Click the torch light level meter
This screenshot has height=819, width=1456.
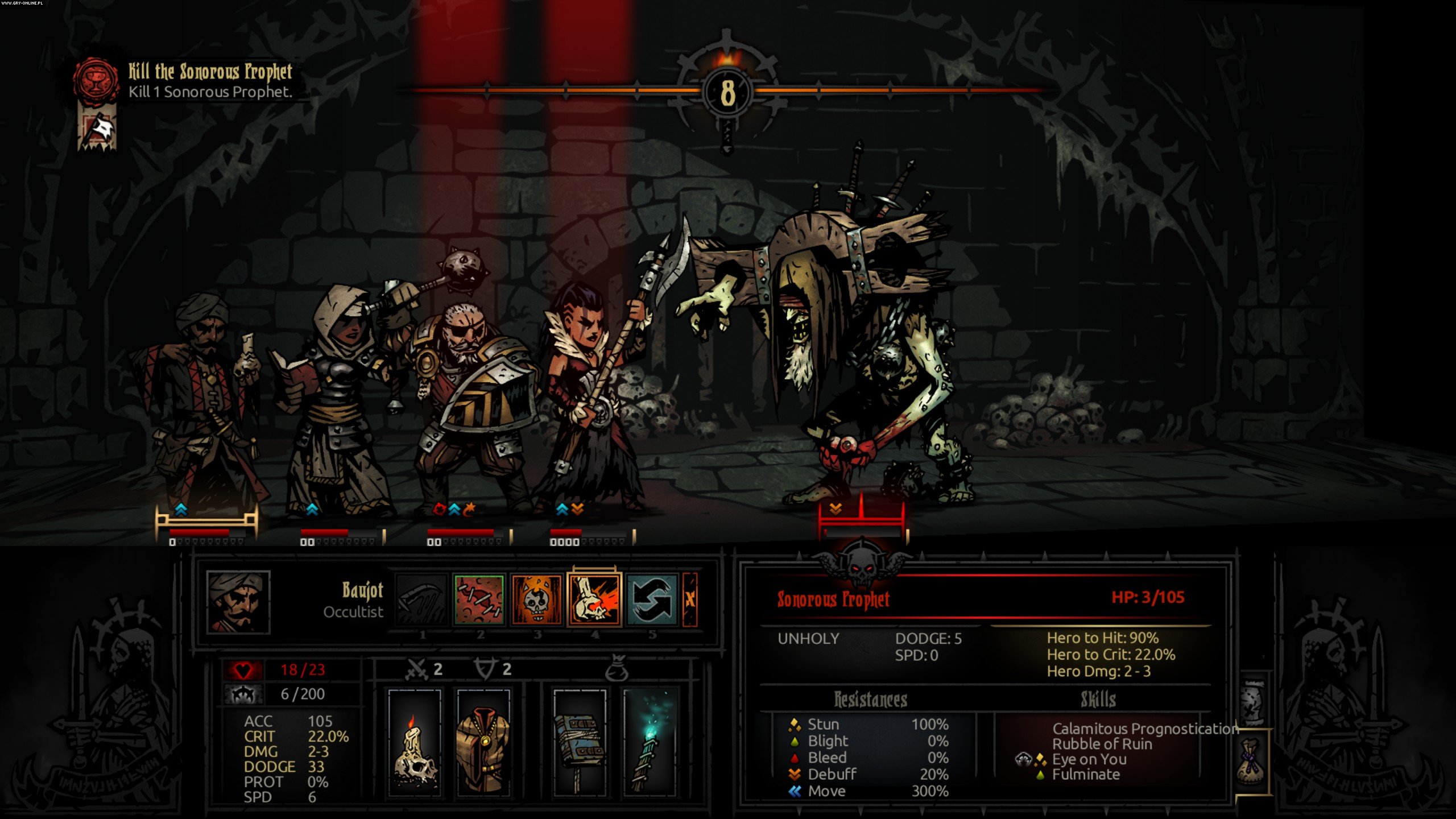727,92
